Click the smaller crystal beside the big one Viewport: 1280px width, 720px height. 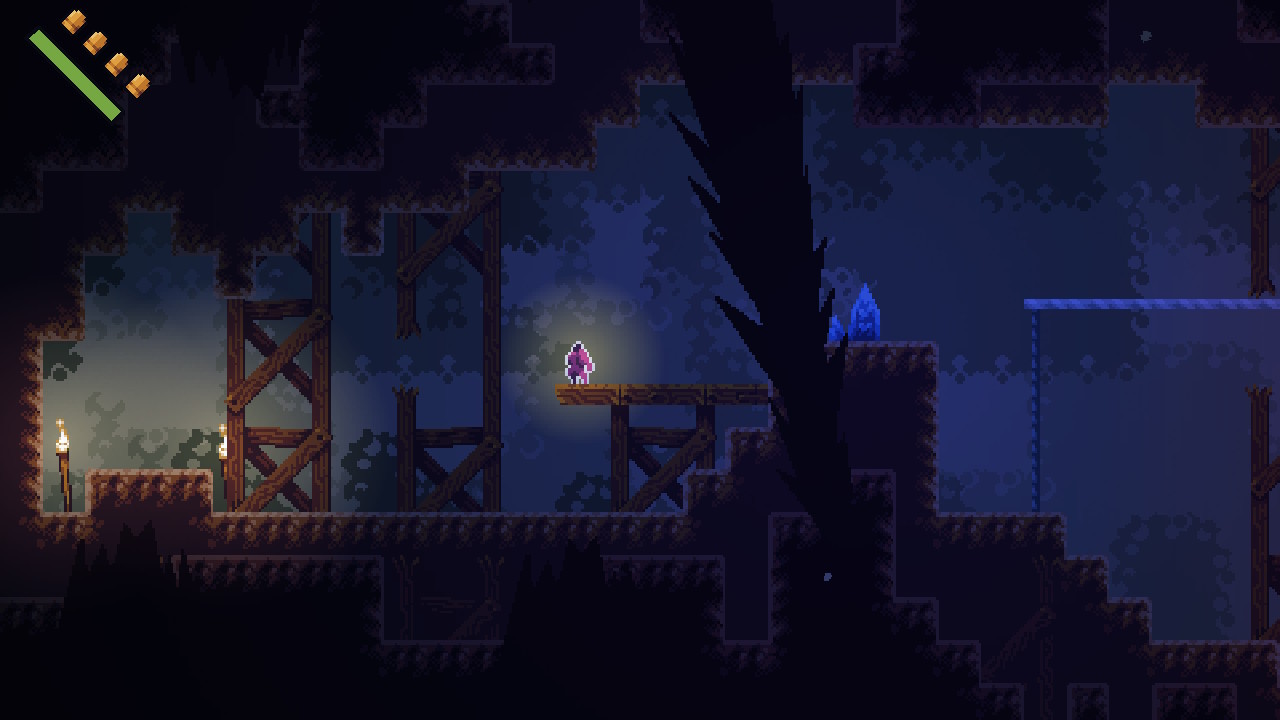tap(835, 328)
